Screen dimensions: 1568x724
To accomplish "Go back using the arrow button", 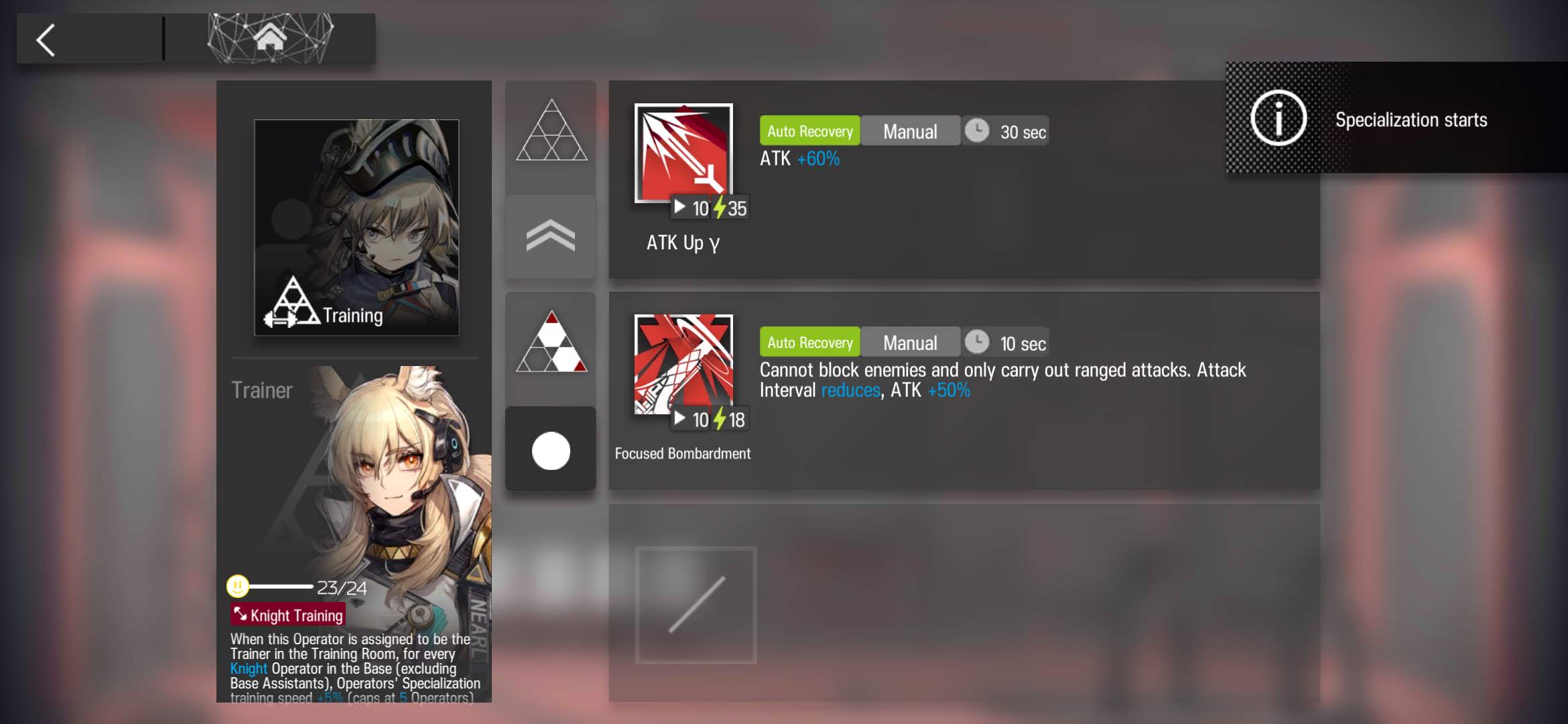I will (x=46, y=40).
